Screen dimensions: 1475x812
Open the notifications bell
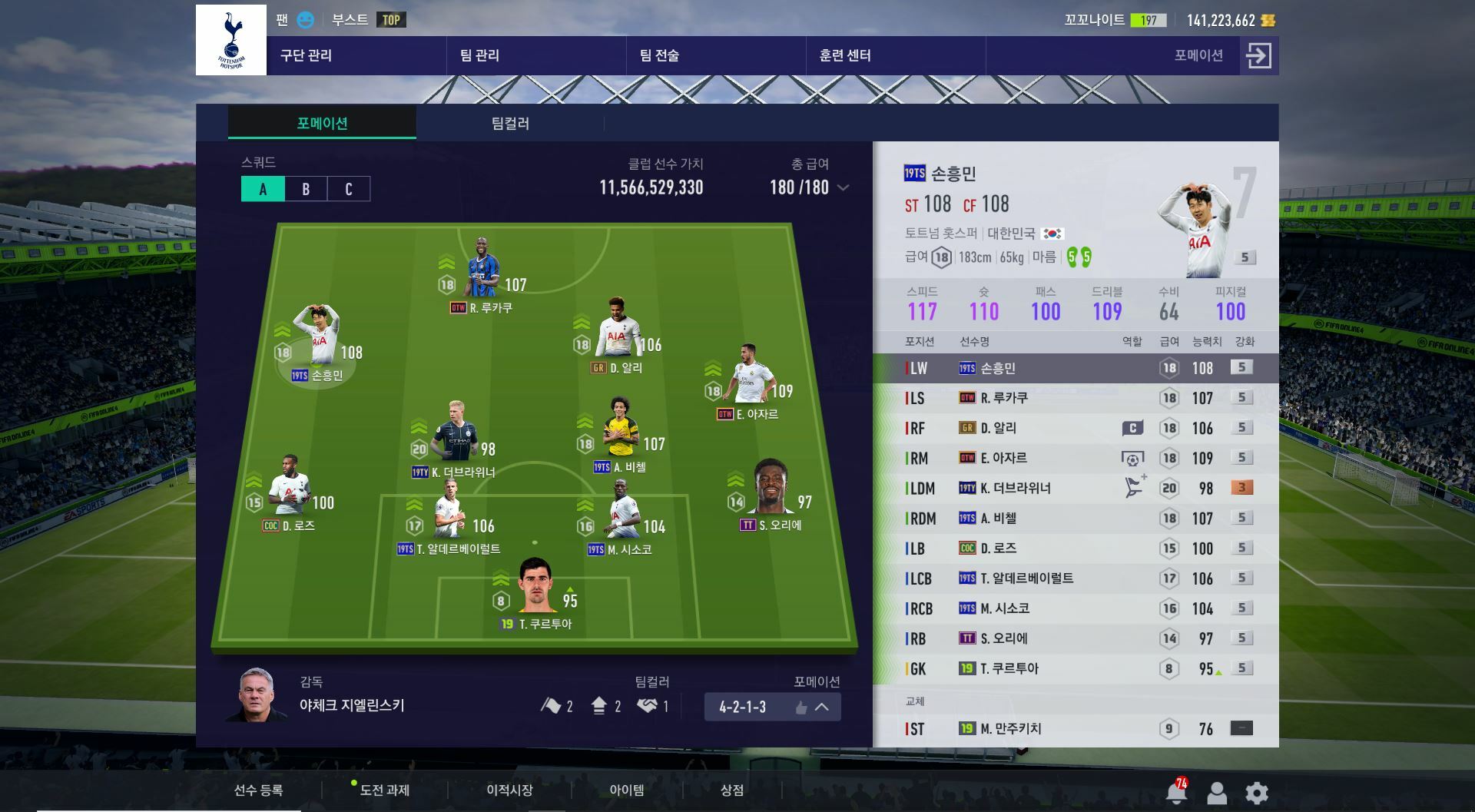(1176, 792)
